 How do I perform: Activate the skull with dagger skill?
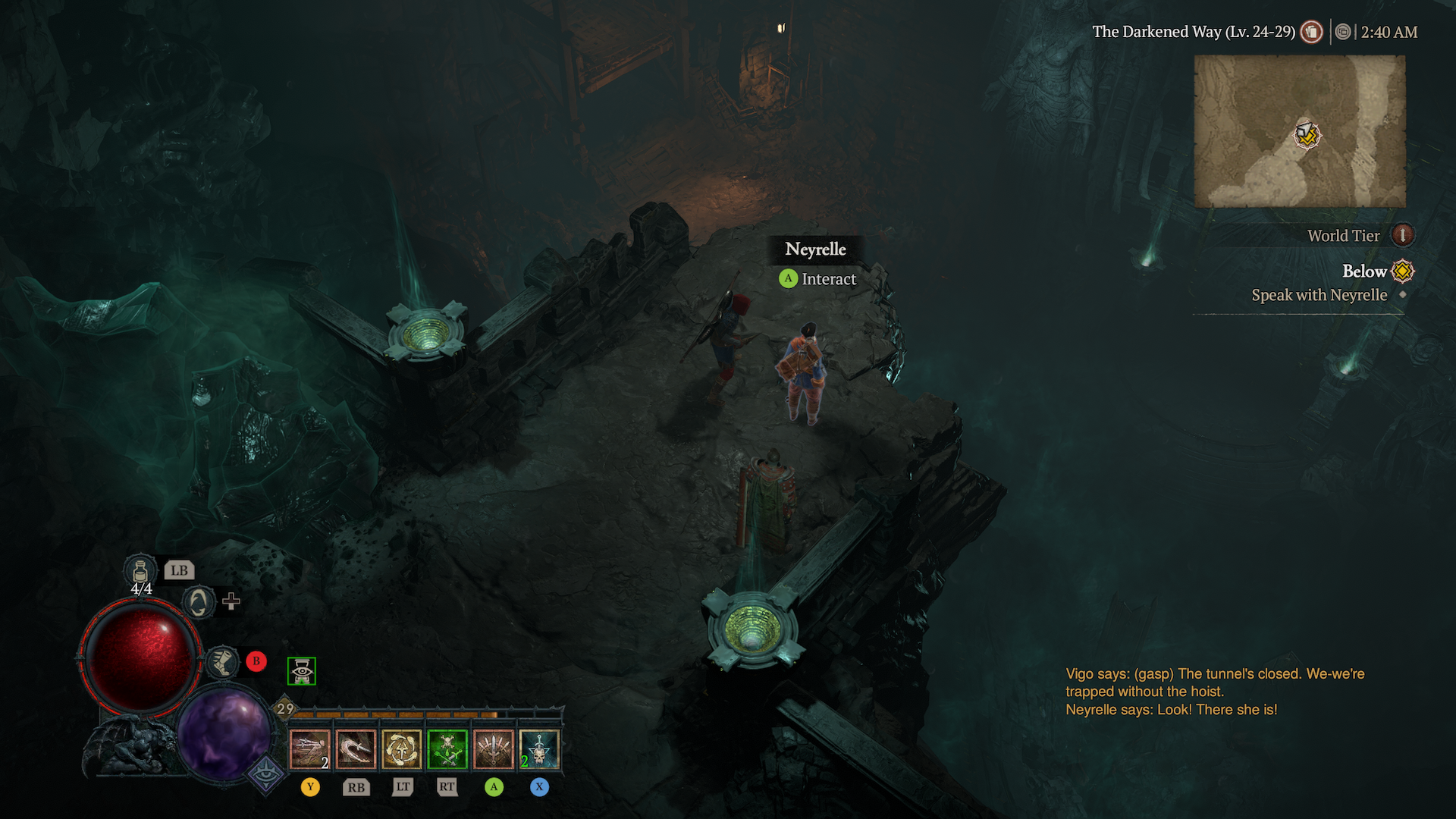pyautogui.click(x=539, y=749)
